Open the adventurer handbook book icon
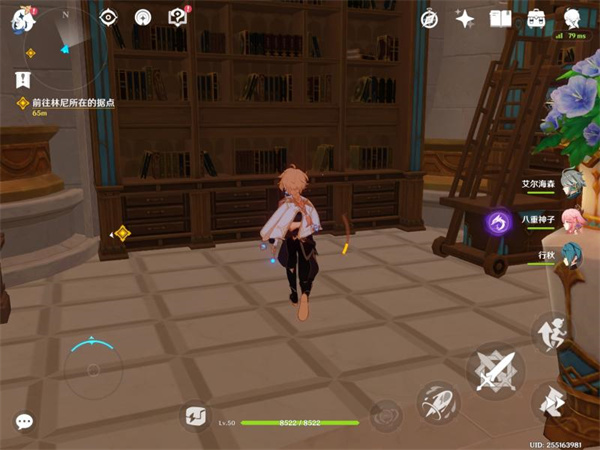 coord(500,18)
